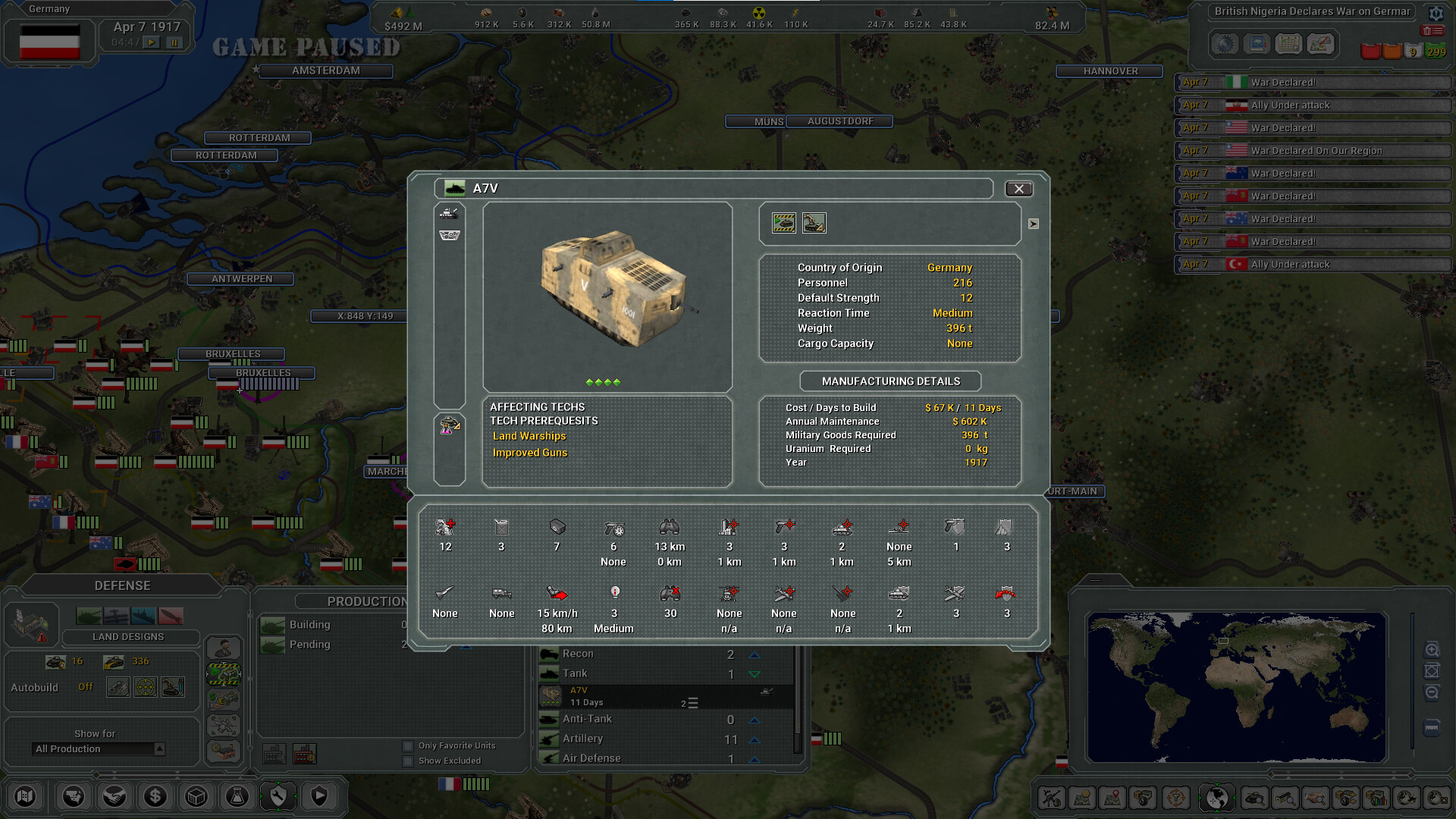This screenshot has height=819, width=1456.
Task: Toggle Autobuild from Off
Action: pos(86,686)
